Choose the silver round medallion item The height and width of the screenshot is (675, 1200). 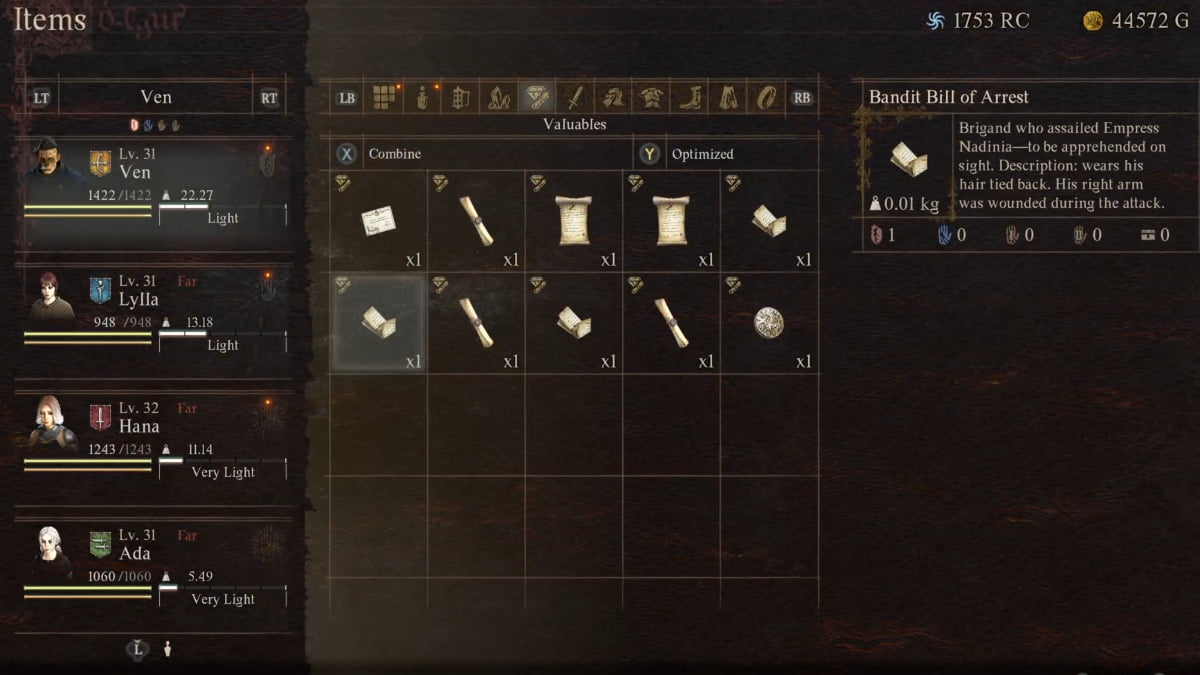coord(768,323)
